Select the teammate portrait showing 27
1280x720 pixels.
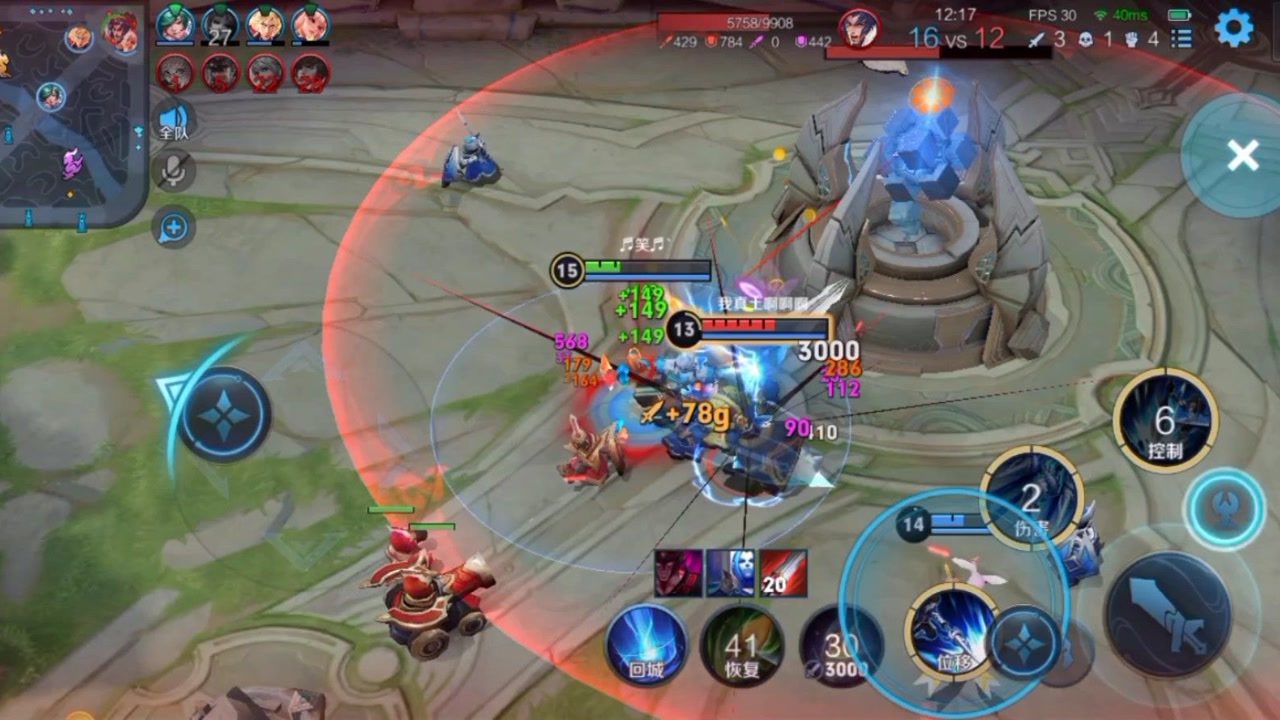220,24
